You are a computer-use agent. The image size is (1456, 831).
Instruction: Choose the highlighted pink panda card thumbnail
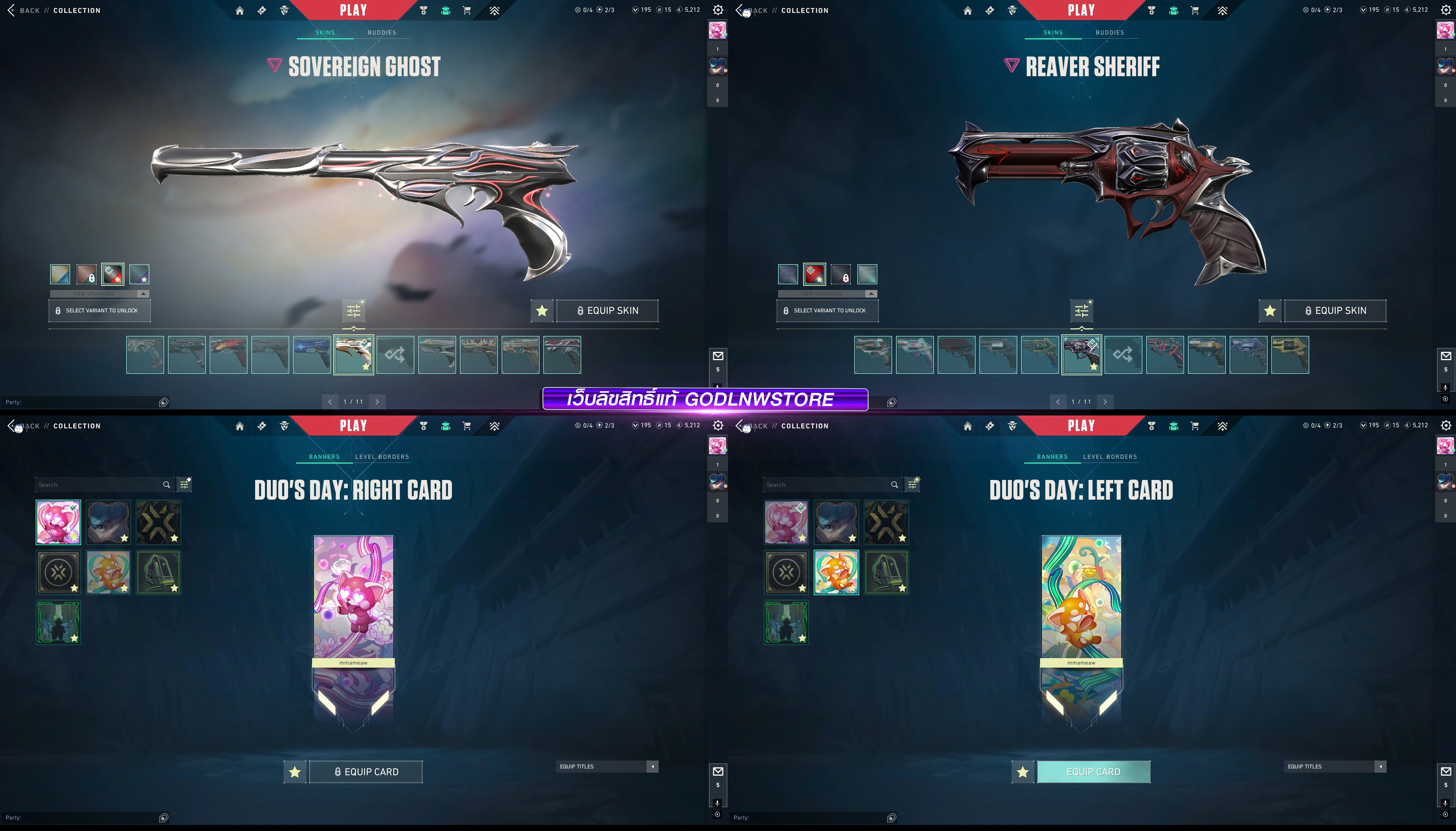(x=58, y=522)
